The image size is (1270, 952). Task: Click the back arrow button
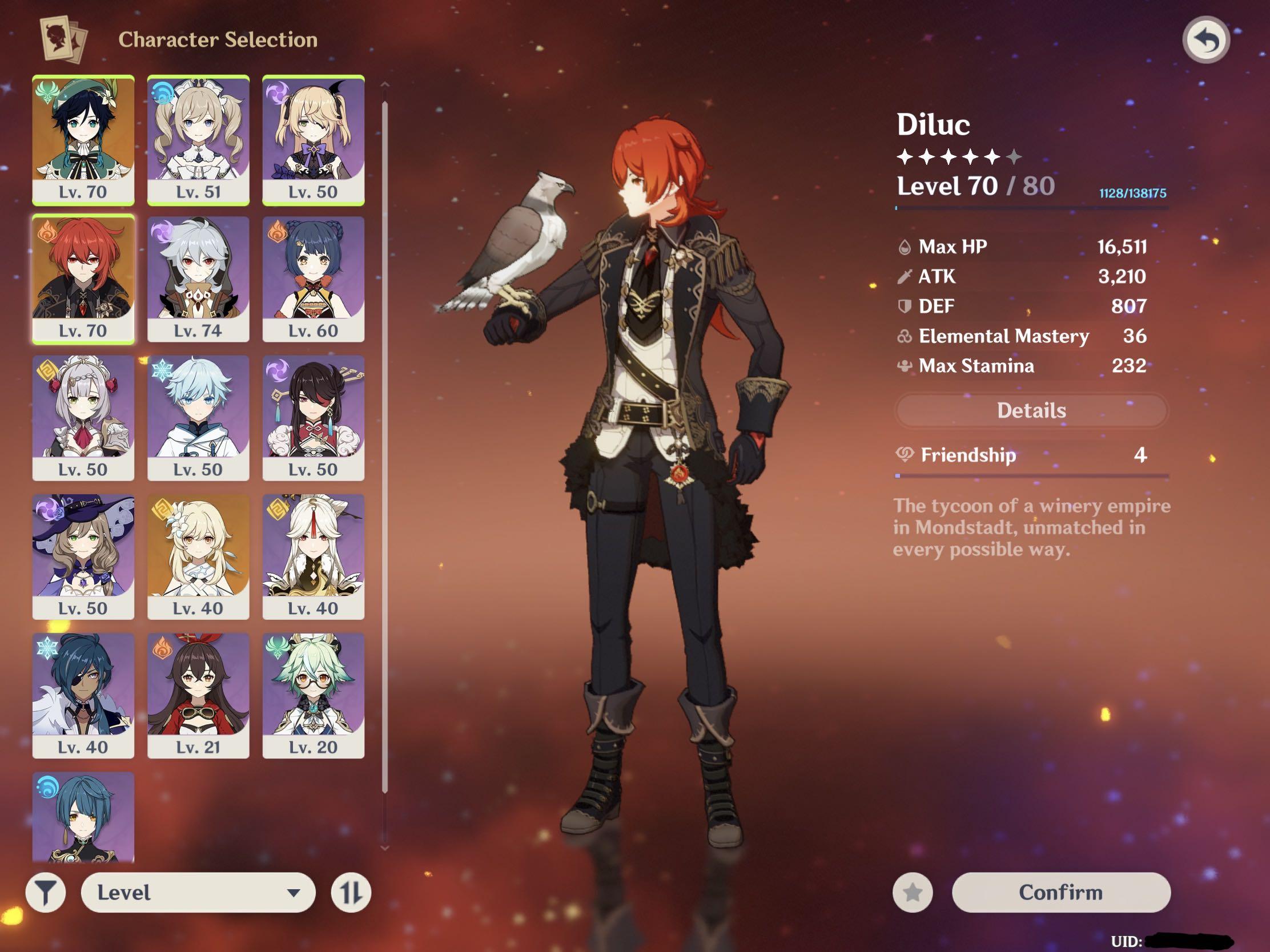(x=1205, y=40)
